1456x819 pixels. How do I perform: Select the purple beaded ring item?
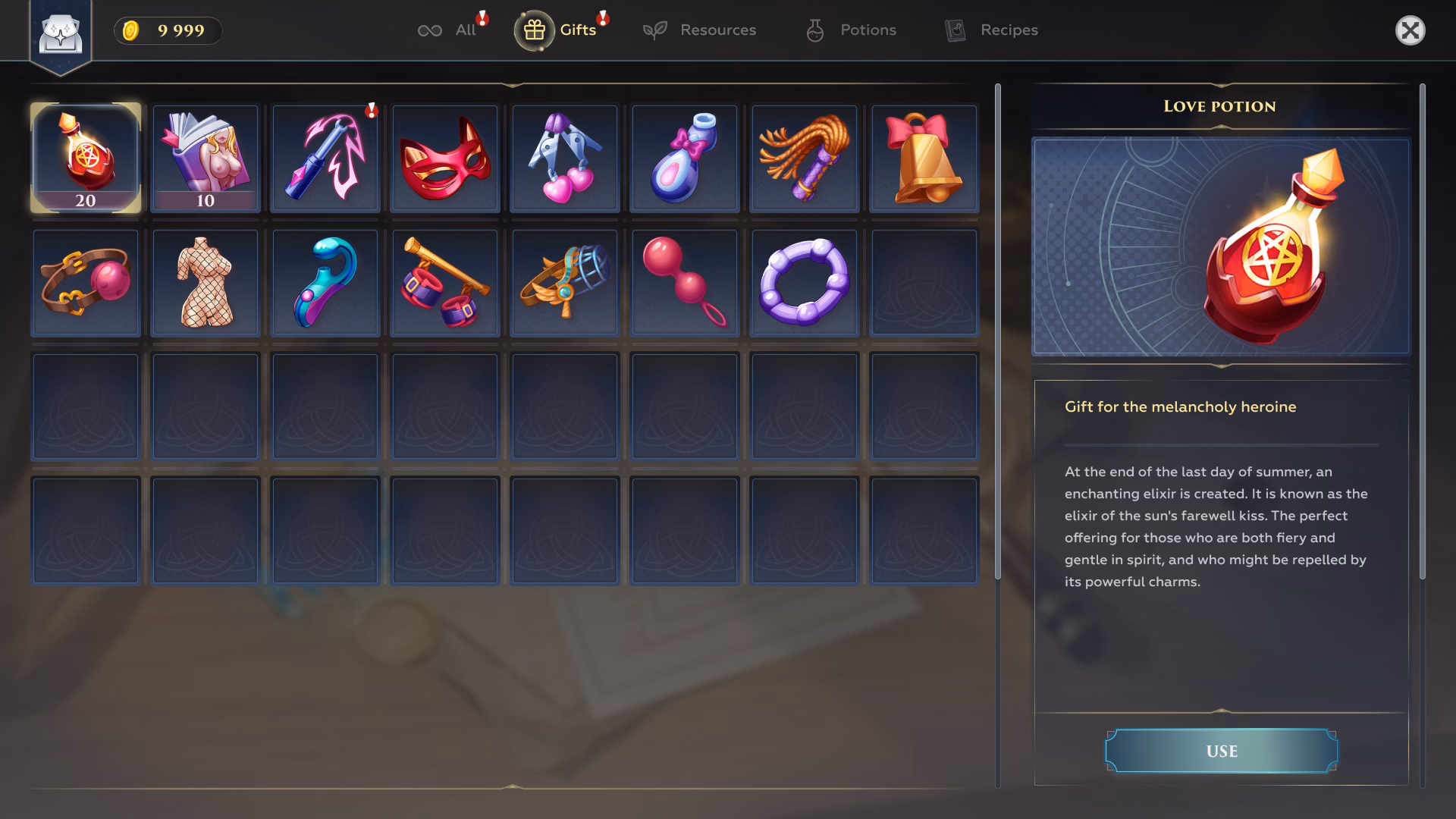click(x=804, y=281)
